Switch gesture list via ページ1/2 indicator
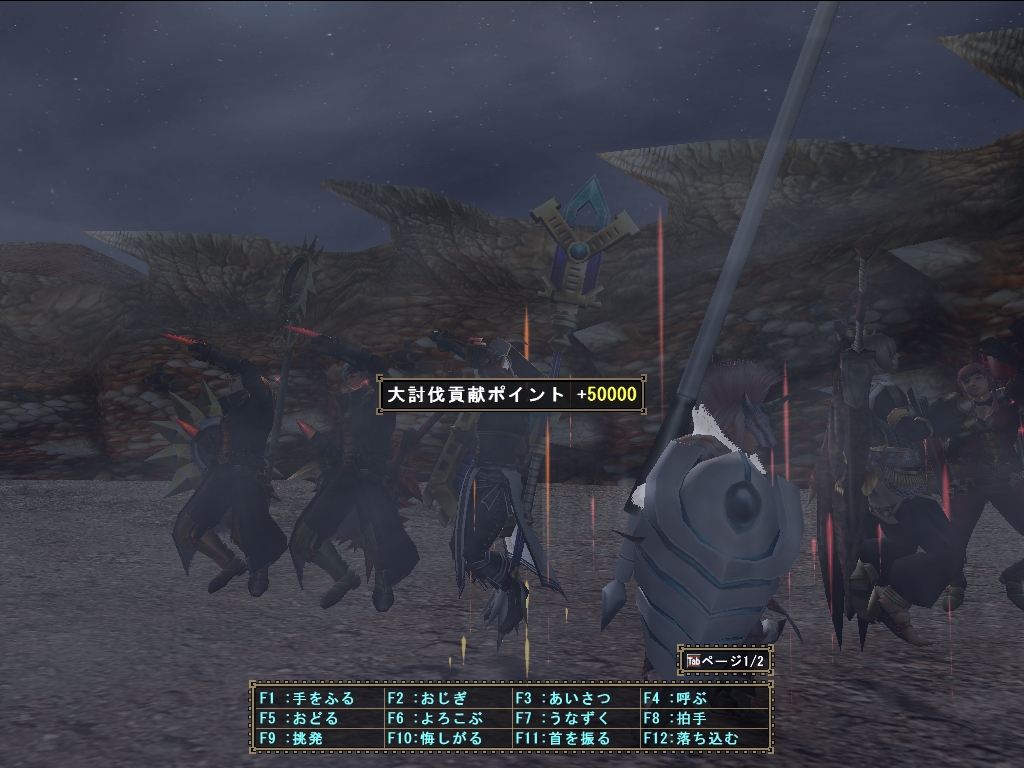The width and height of the screenshot is (1024, 768). [x=726, y=661]
